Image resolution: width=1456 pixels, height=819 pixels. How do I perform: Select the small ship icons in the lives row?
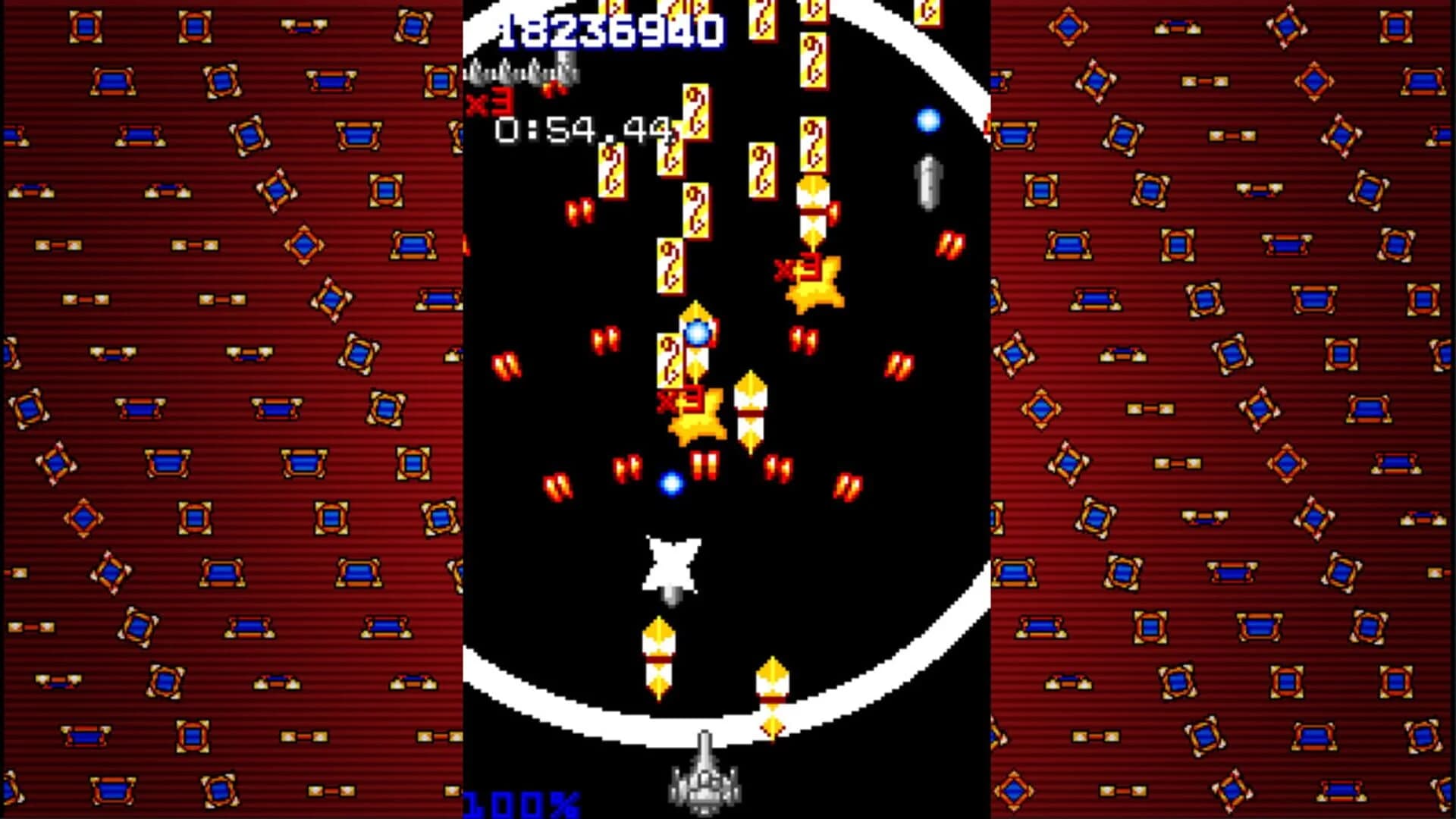tap(523, 72)
